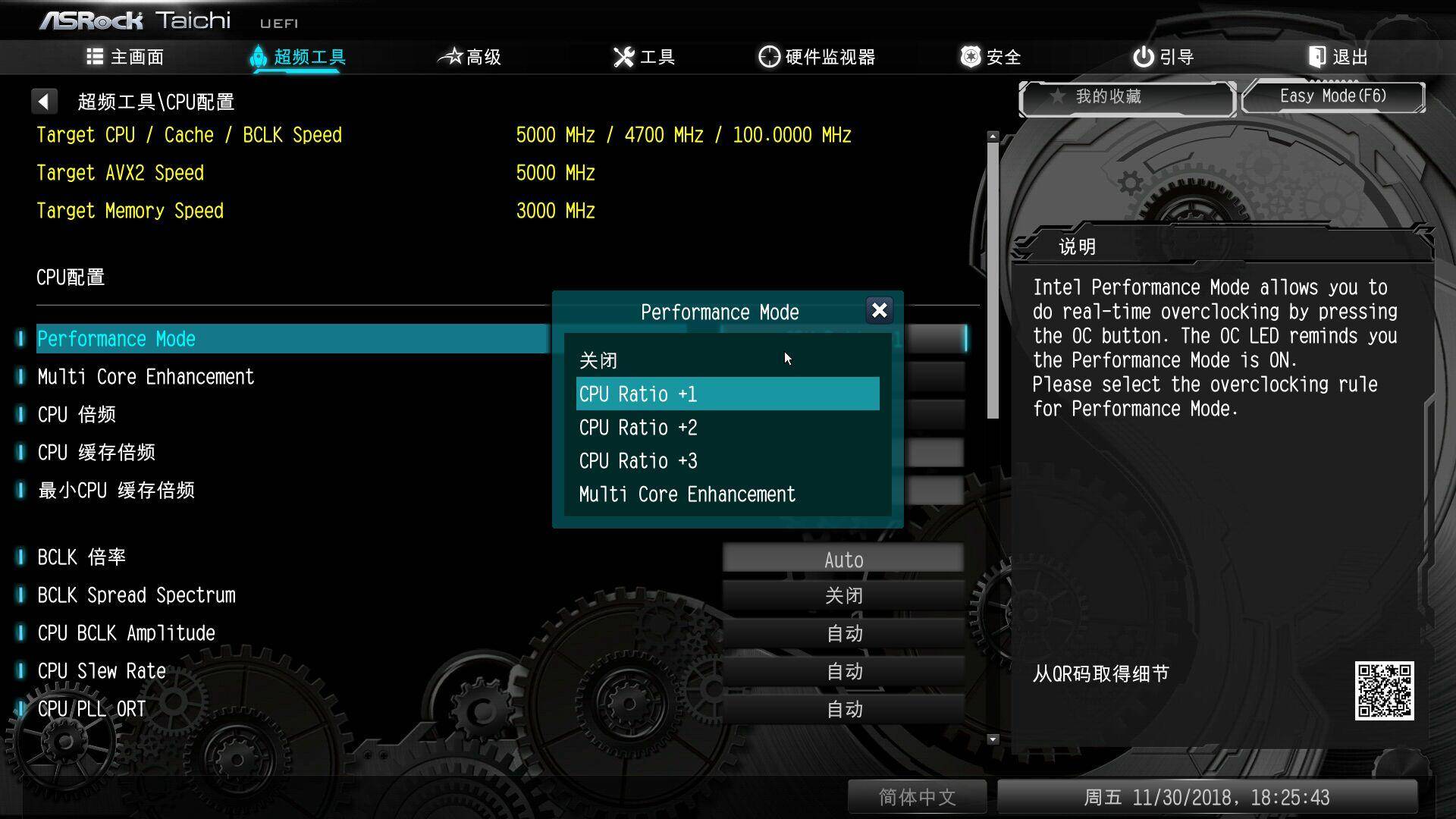Open the CPU PLL ORT 自动 dropdown
Screen dimensions: 1456x819
click(x=843, y=709)
